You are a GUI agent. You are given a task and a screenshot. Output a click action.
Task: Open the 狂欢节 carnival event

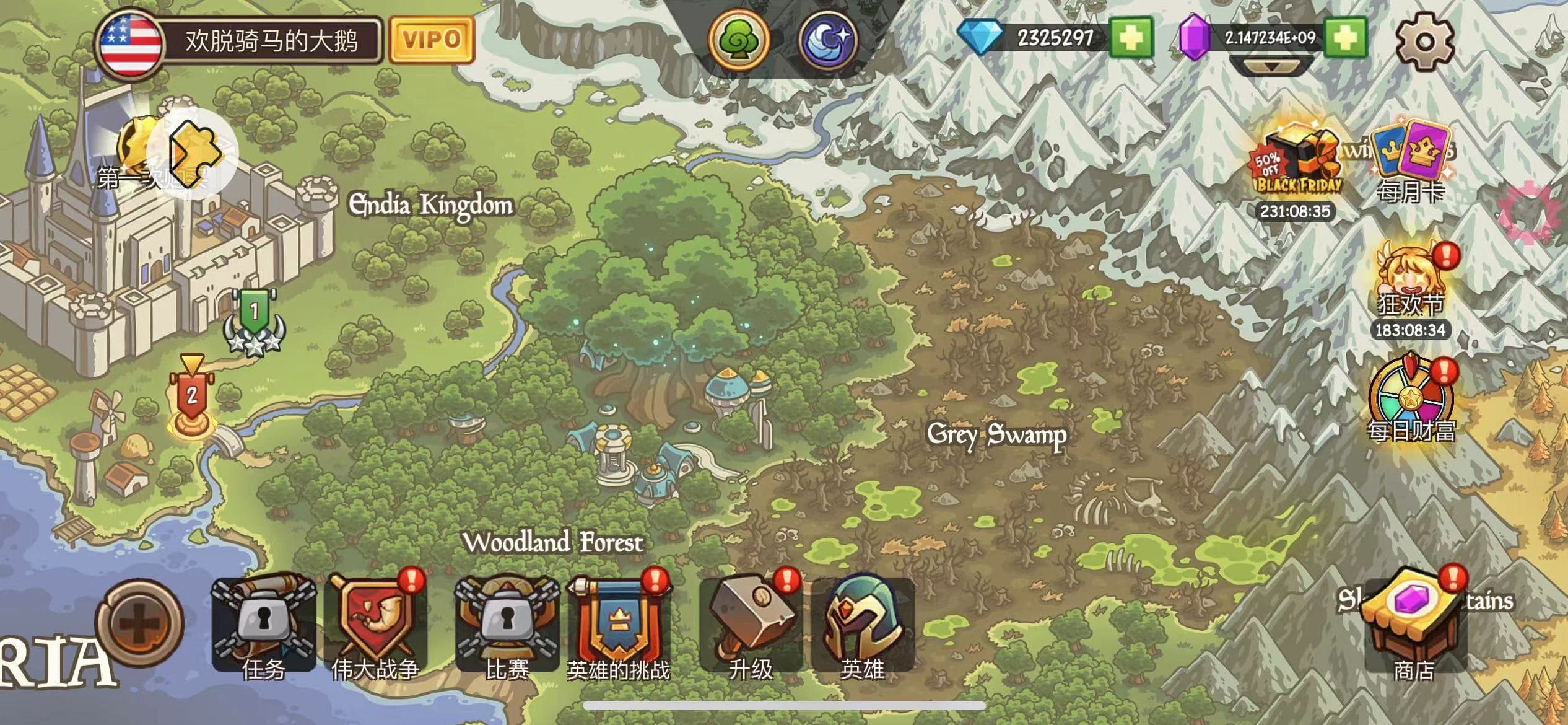click(1410, 282)
